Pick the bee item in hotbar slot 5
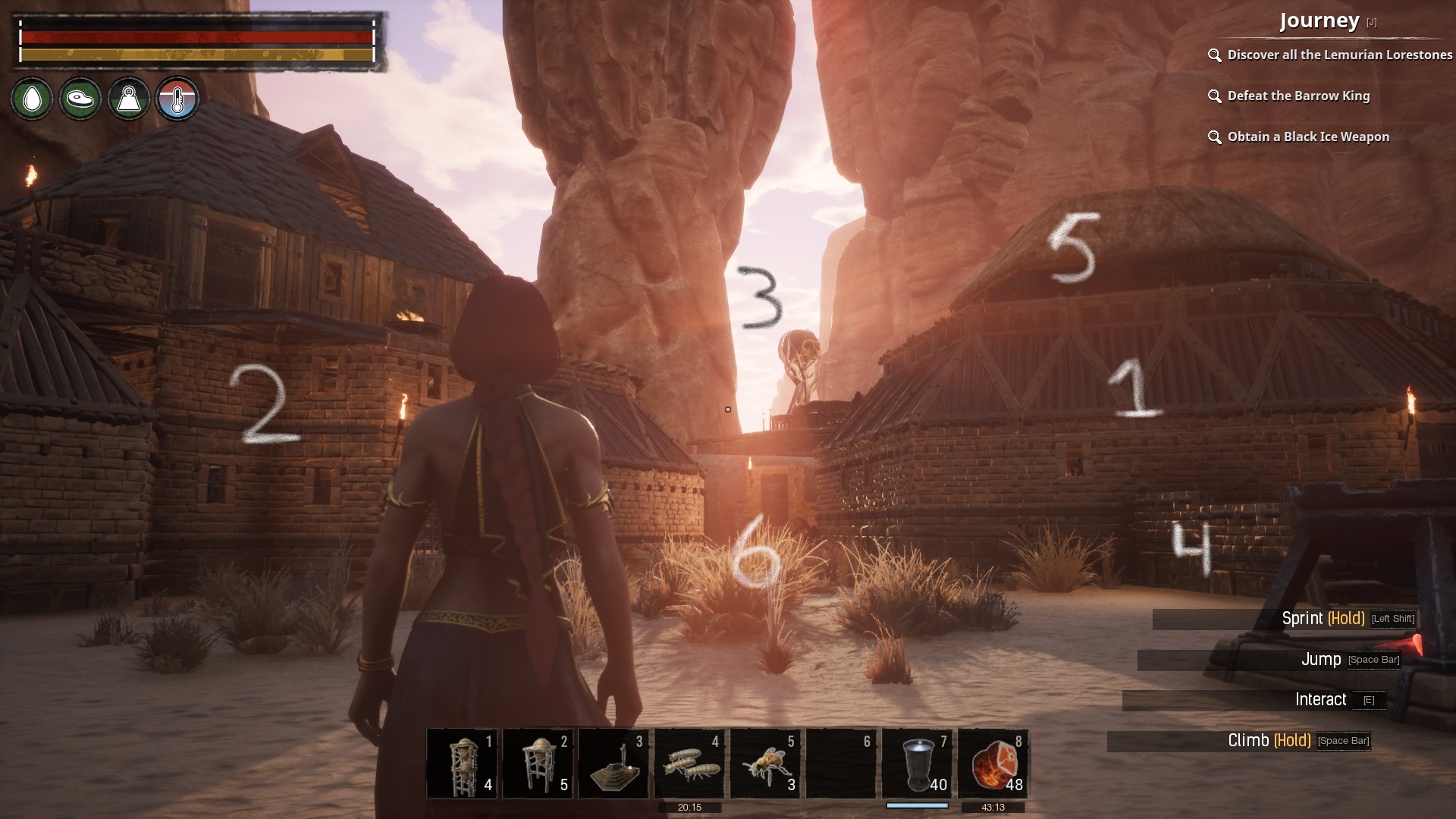 pos(765,764)
